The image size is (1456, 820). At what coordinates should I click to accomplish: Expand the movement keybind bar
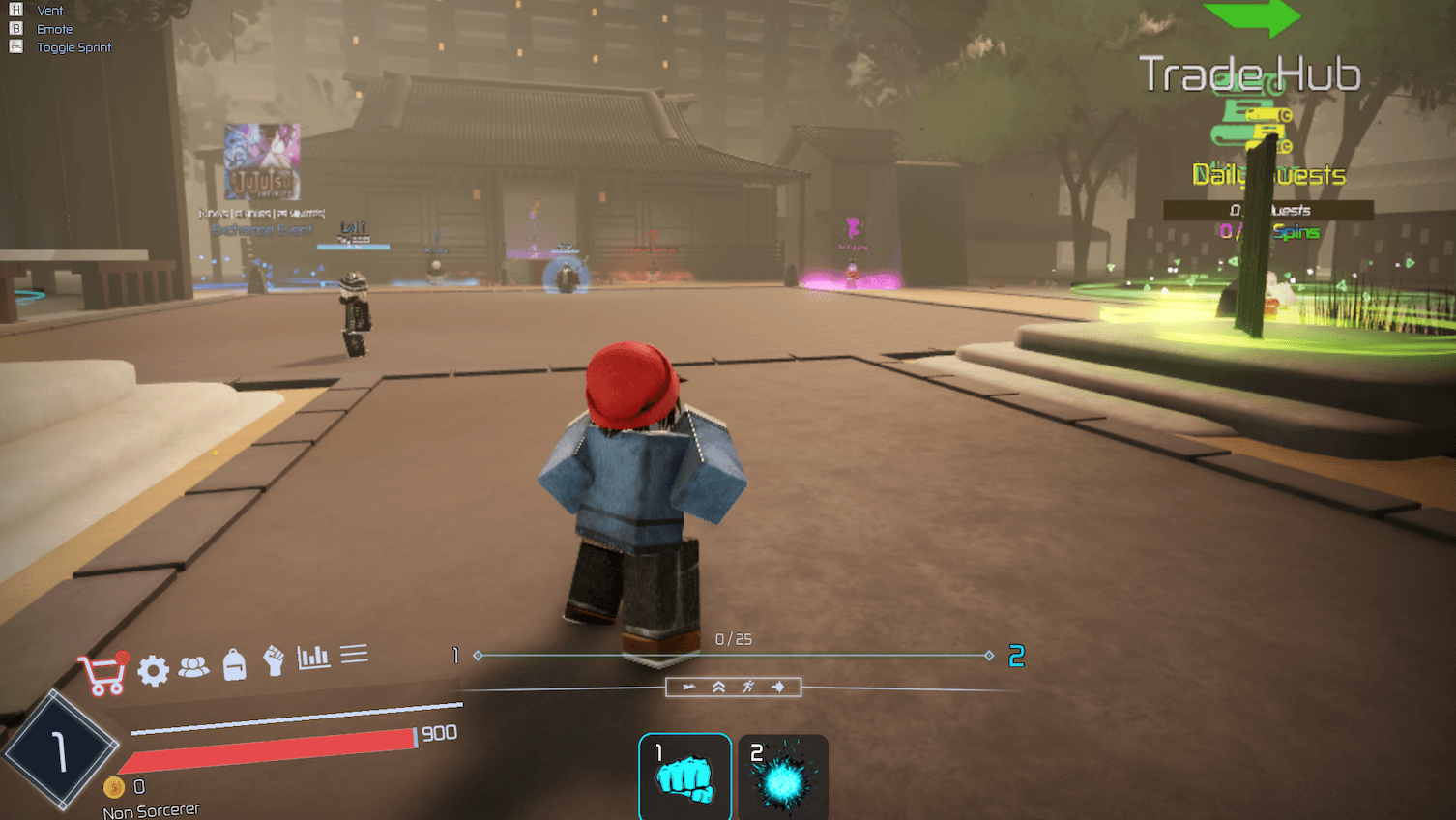coord(733,687)
